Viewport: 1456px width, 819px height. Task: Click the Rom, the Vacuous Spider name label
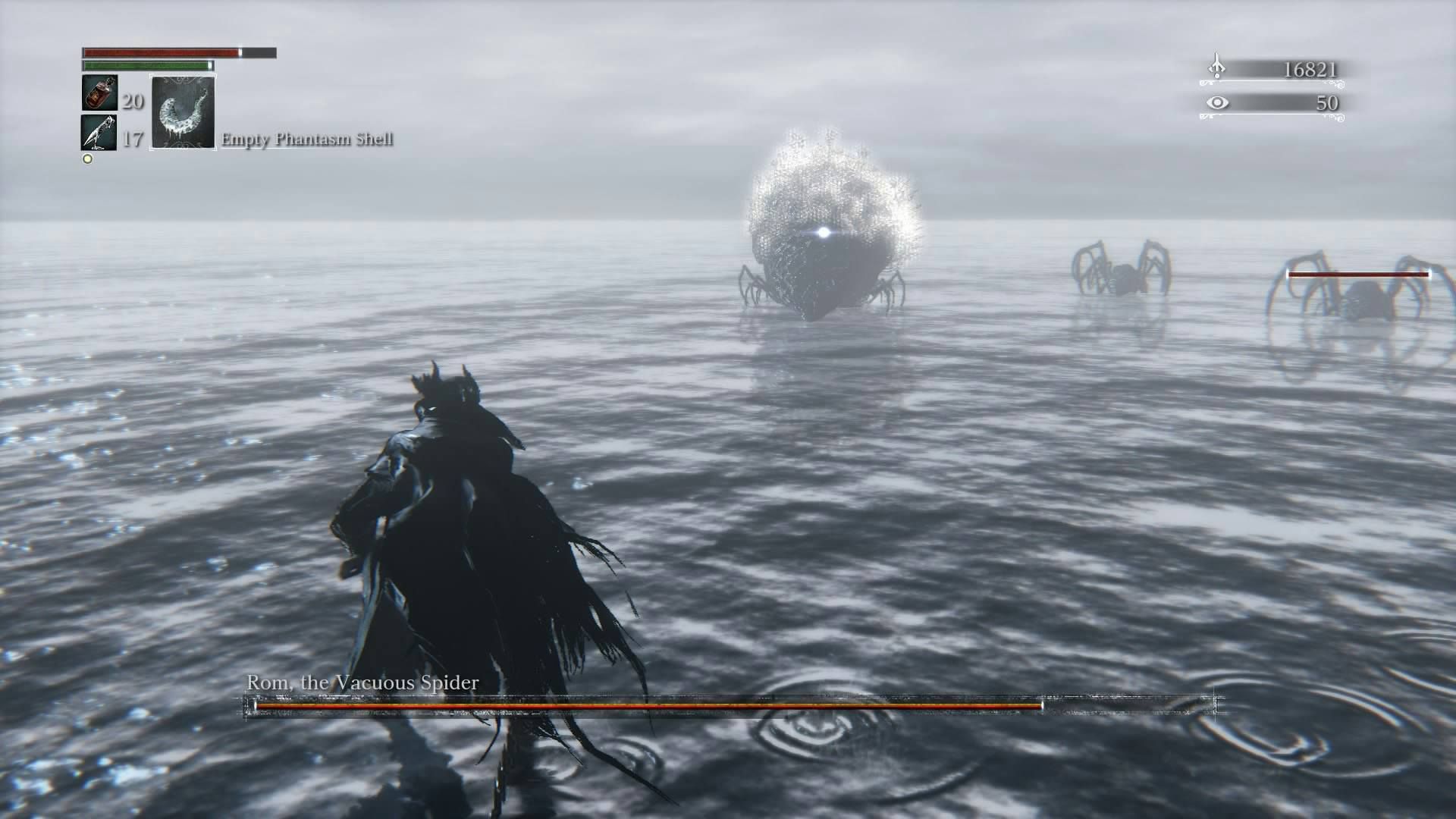[x=362, y=682]
